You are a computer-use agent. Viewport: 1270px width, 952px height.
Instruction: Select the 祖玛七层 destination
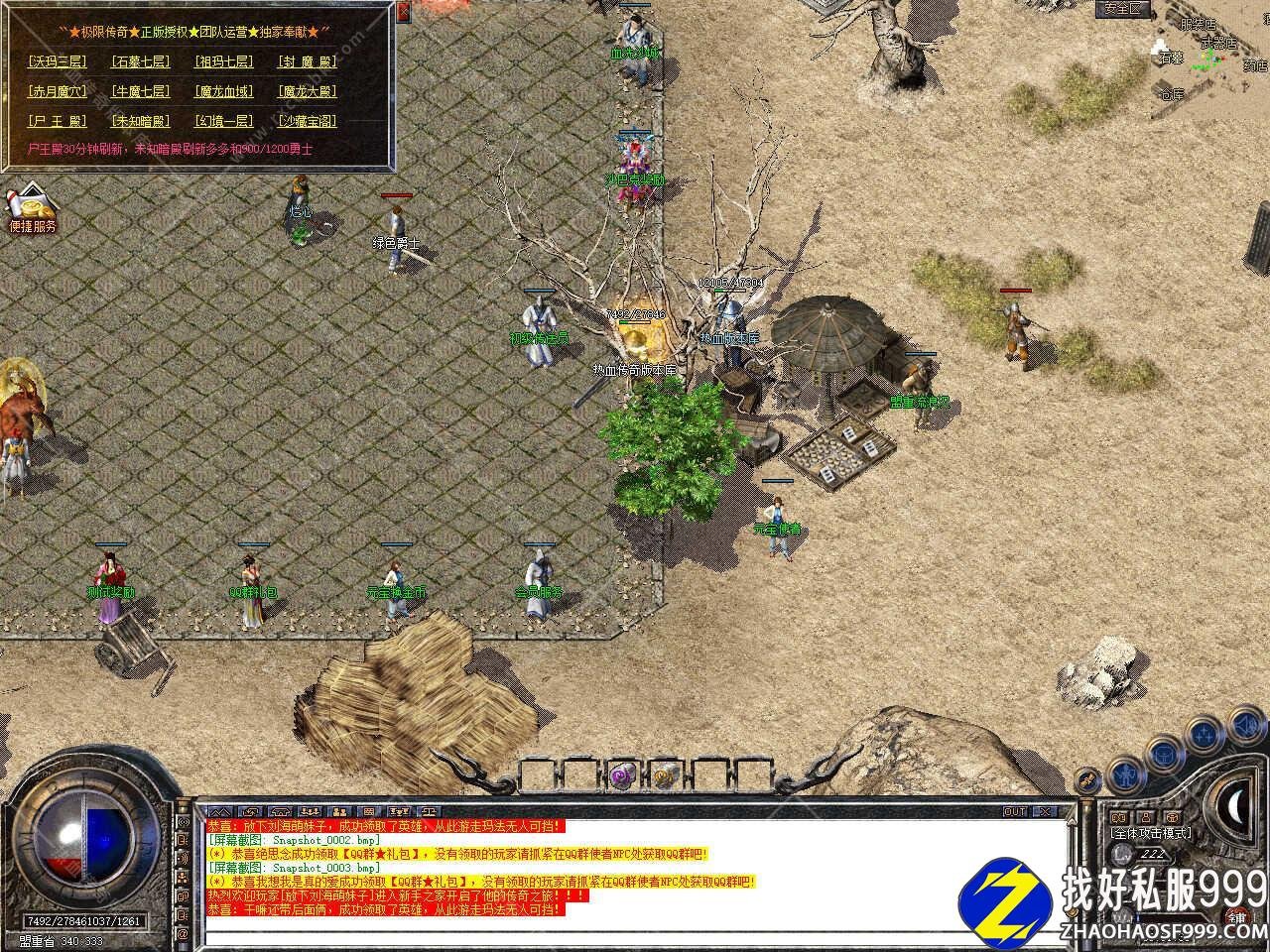[x=224, y=61]
